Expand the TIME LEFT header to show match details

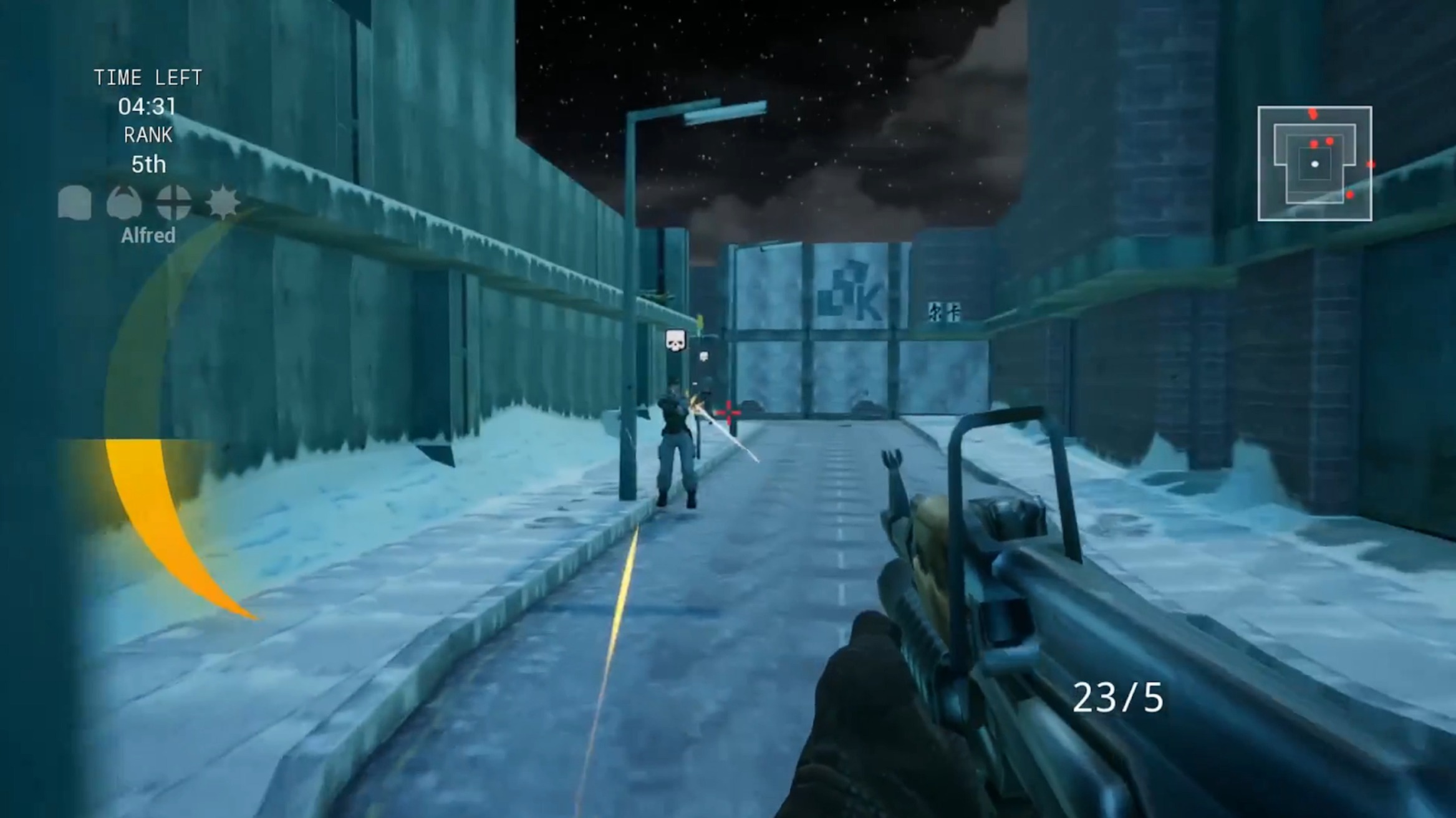(x=148, y=77)
